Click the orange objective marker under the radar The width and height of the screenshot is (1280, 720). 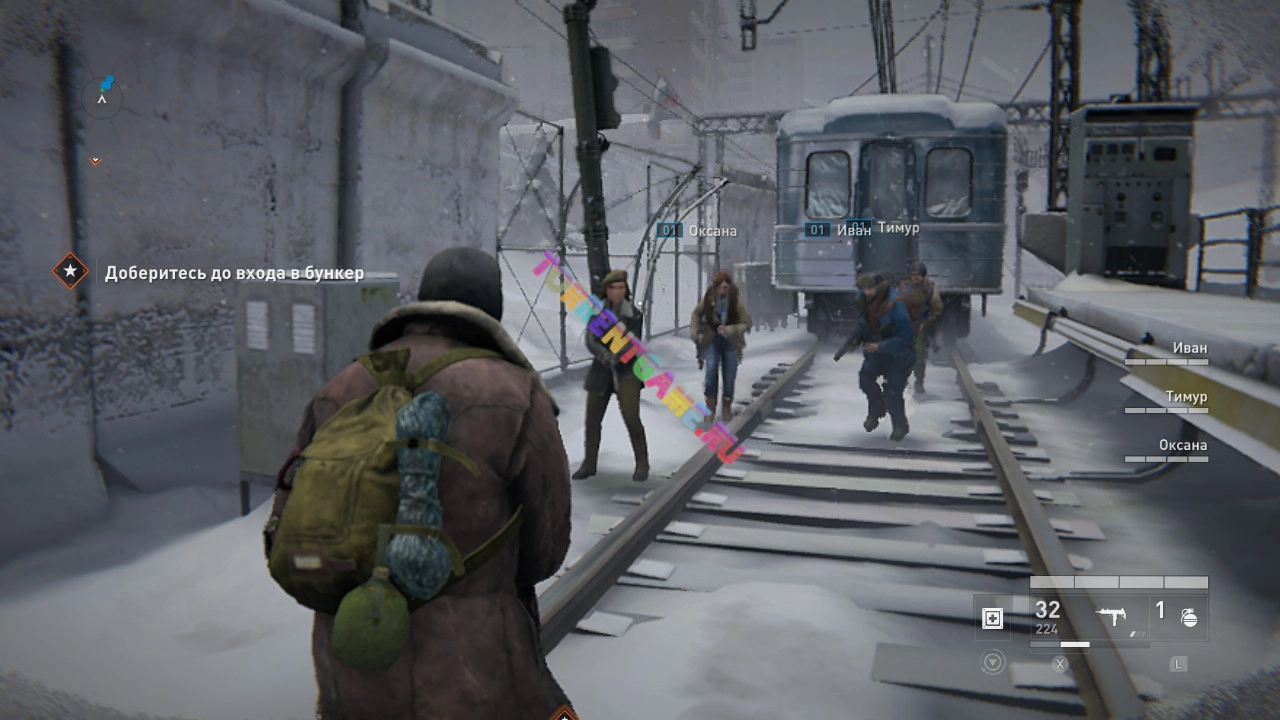(96, 160)
